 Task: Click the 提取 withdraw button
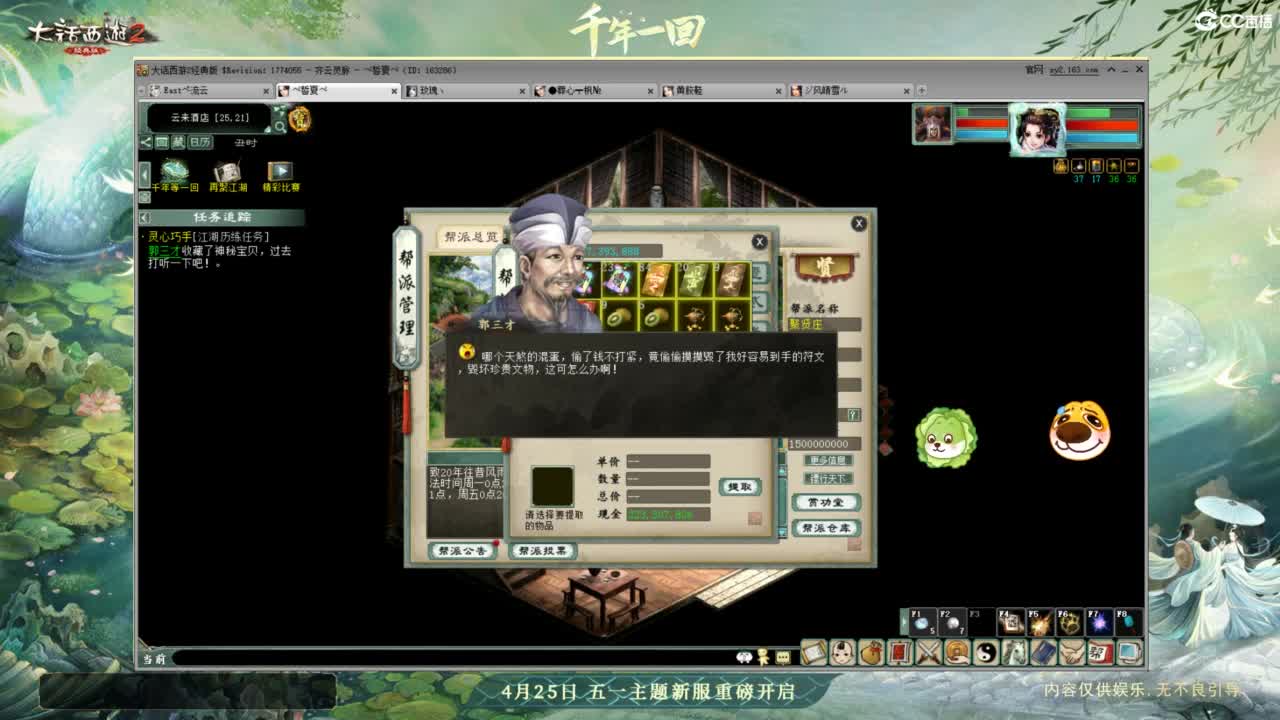740,487
